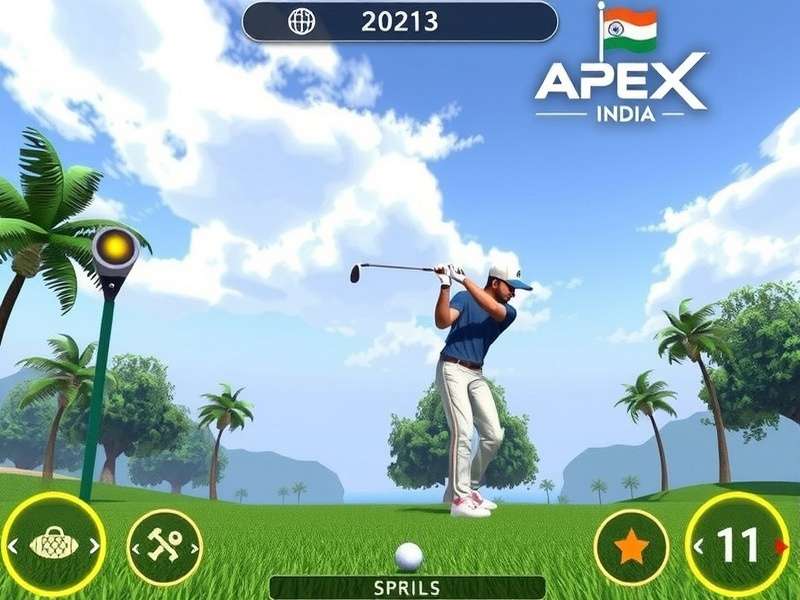Tap the orange star button
The height and width of the screenshot is (600, 800).
(x=631, y=547)
